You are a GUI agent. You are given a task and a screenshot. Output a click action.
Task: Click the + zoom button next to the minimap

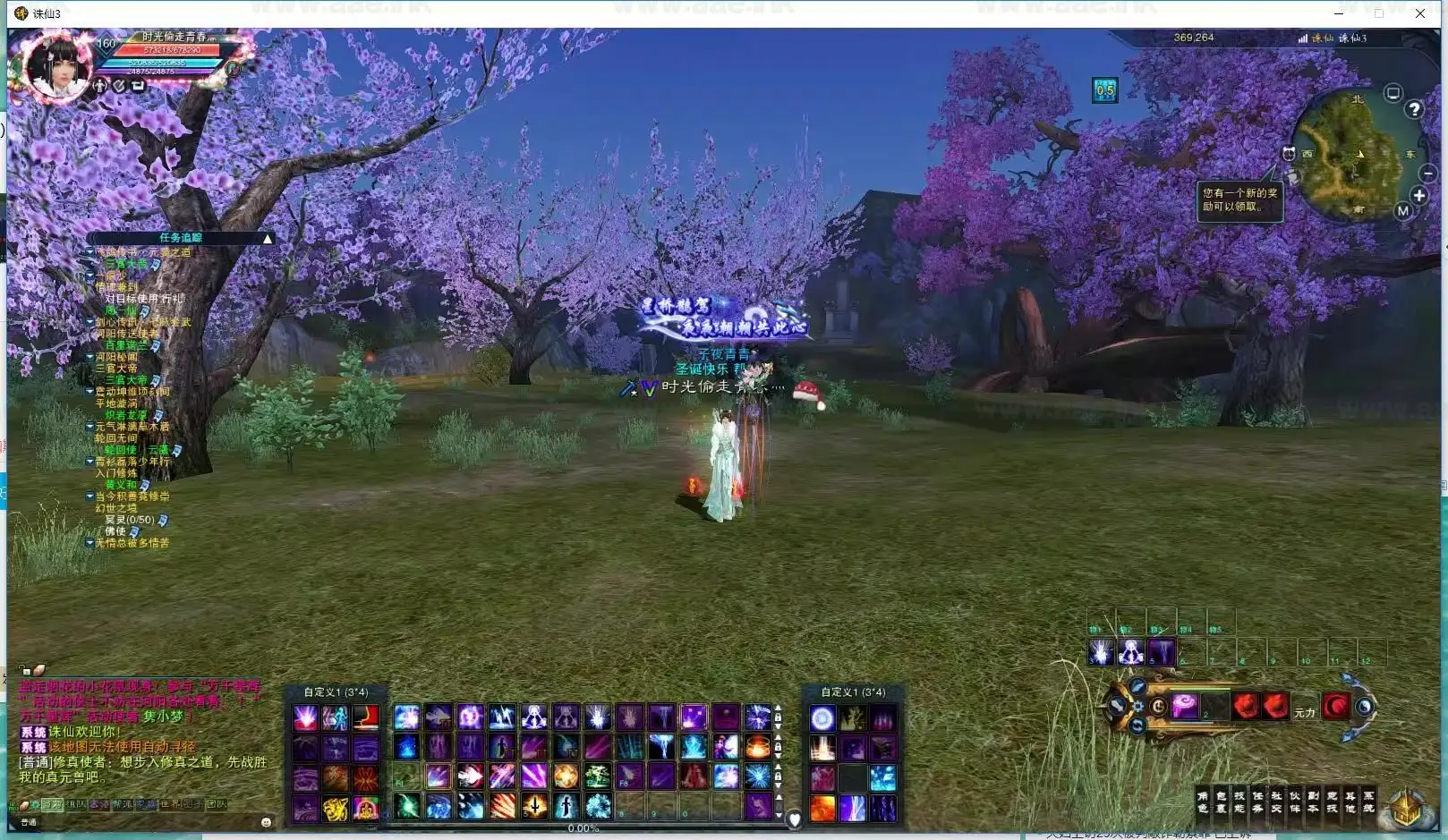click(1418, 196)
